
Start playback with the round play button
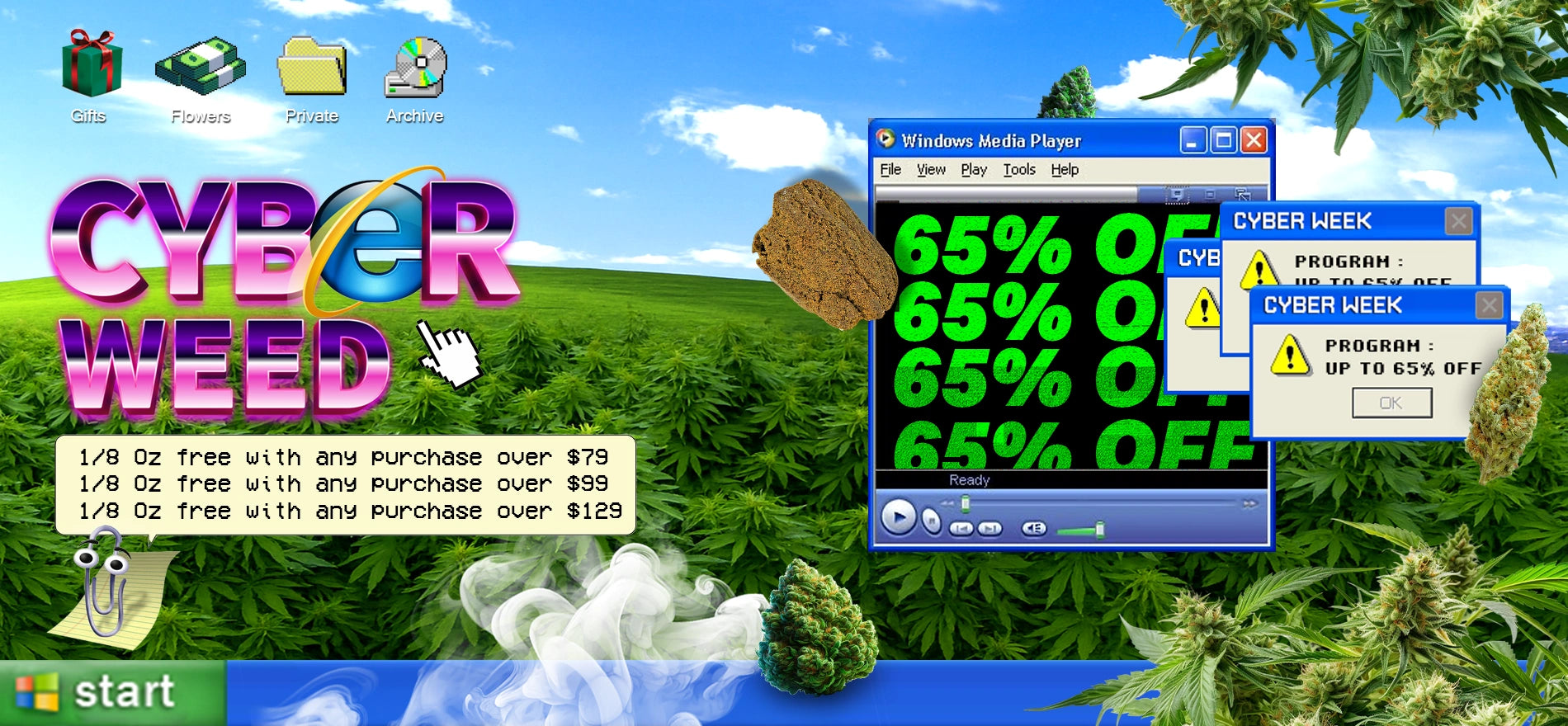click(898, 518)
